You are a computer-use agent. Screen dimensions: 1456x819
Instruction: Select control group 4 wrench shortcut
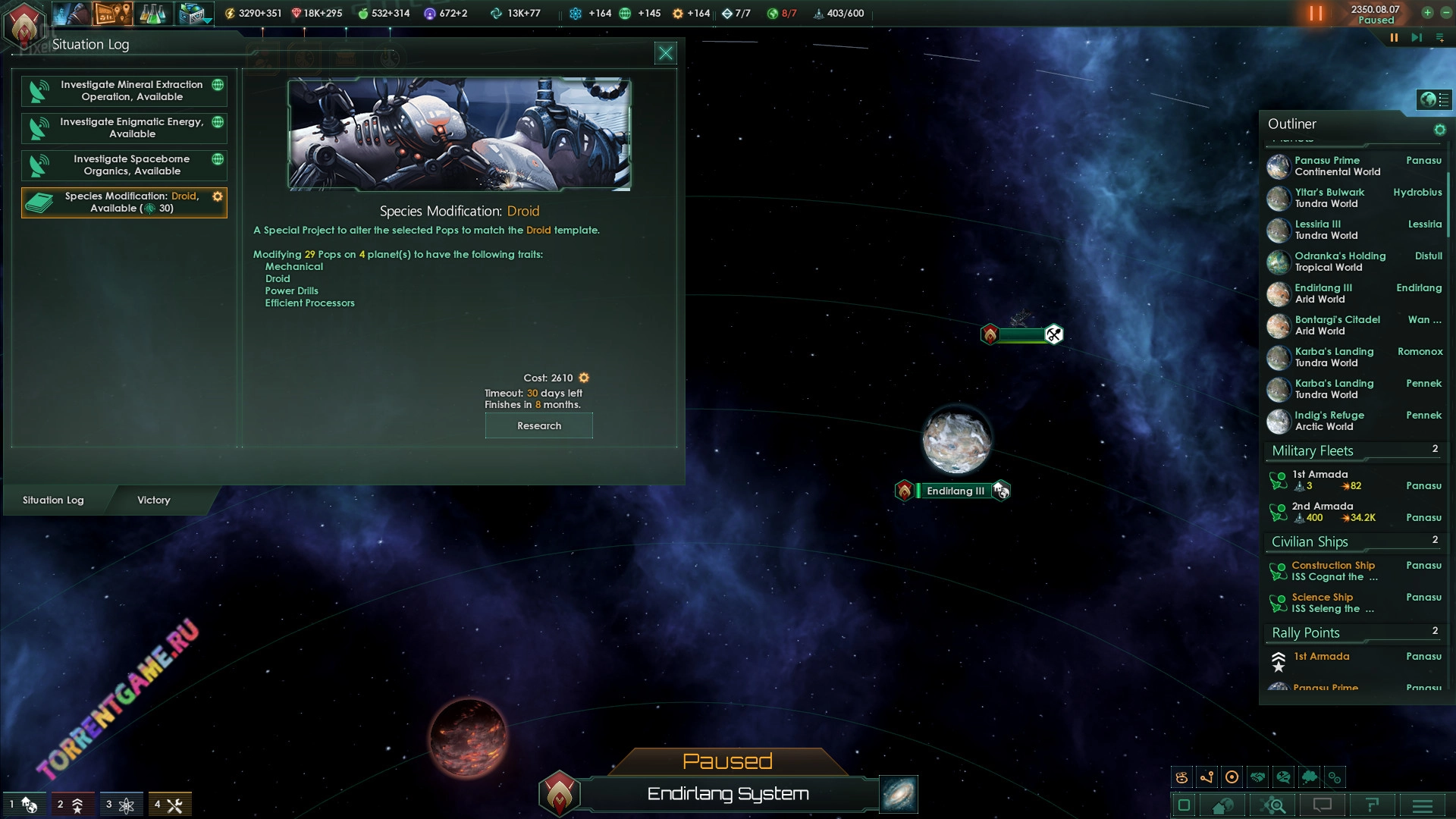click(169, 805)
